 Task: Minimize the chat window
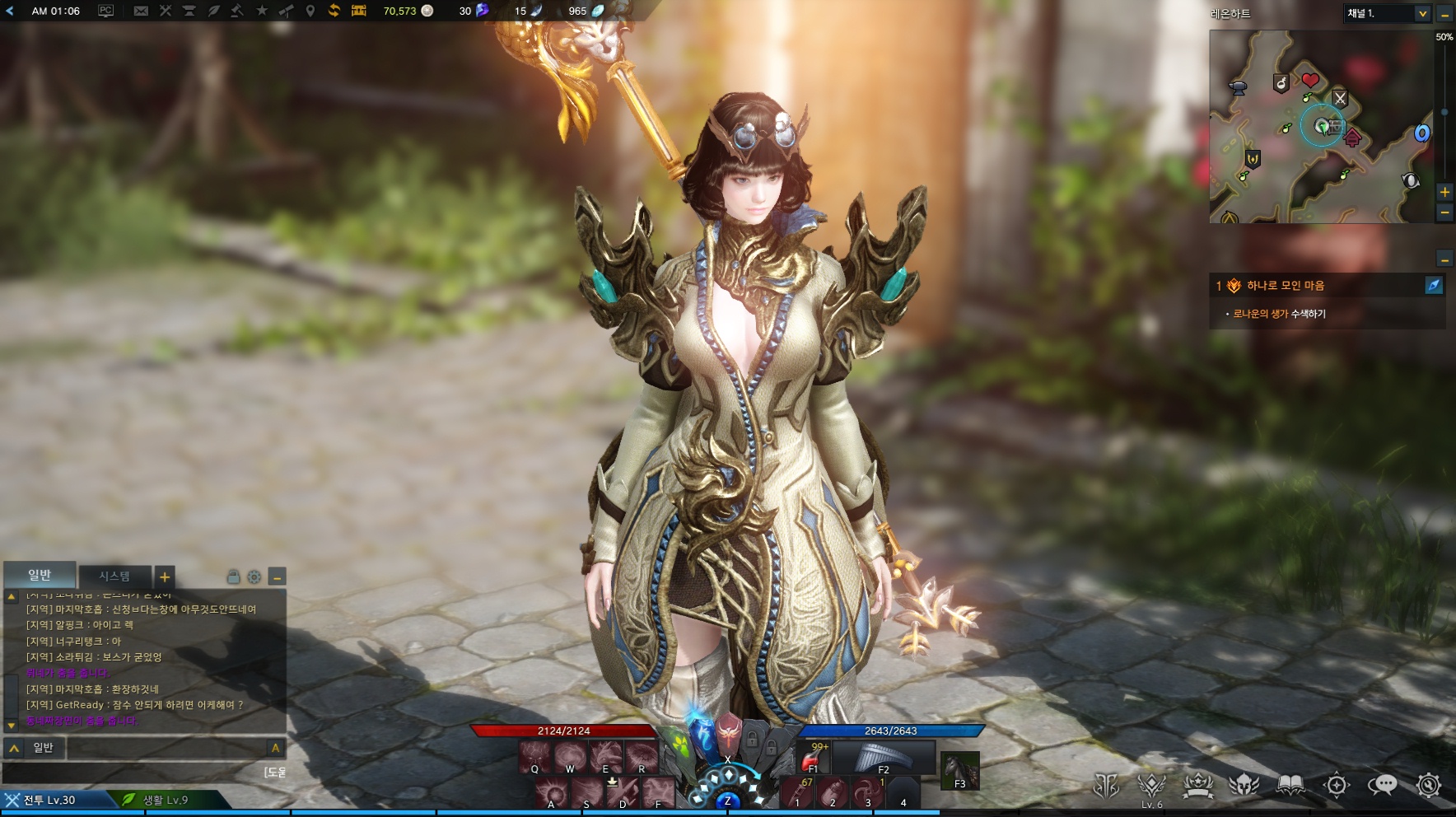click(x=278, y=577)
